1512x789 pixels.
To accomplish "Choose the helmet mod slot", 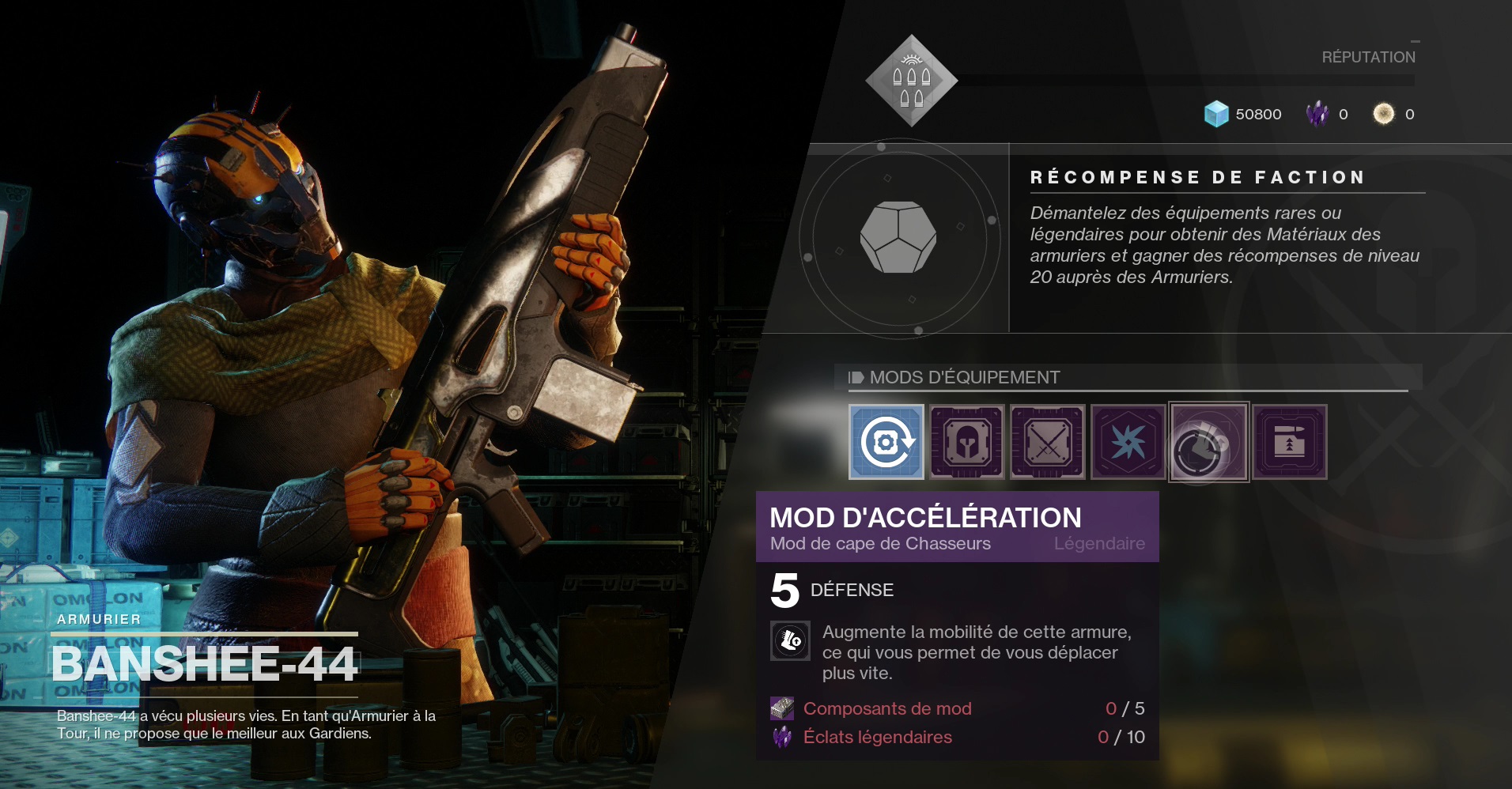I will pyautogui.click(x=966, y=442).
